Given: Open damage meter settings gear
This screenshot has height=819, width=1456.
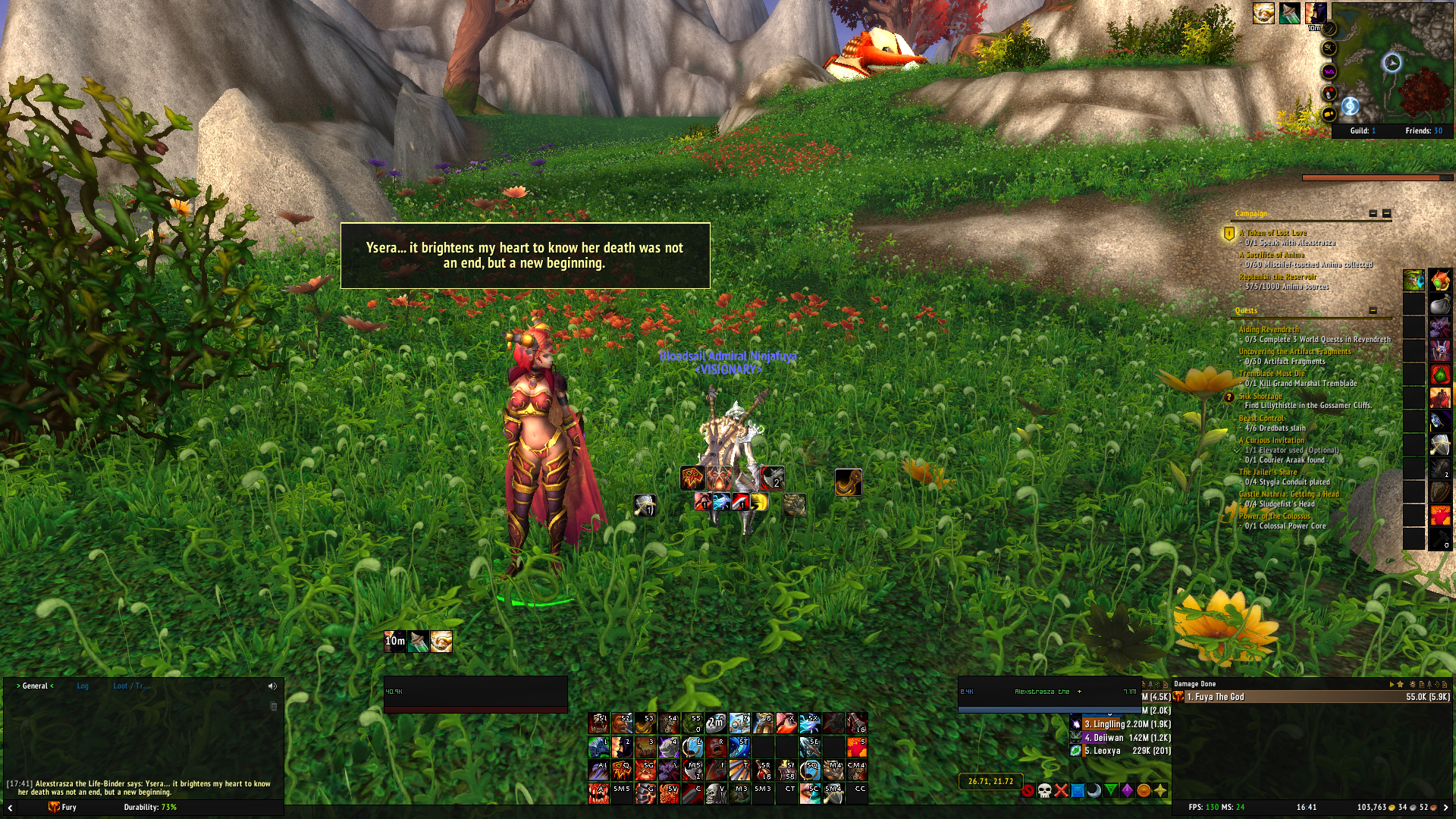Looking at the screenshot, I should (x=1412, y=684).
